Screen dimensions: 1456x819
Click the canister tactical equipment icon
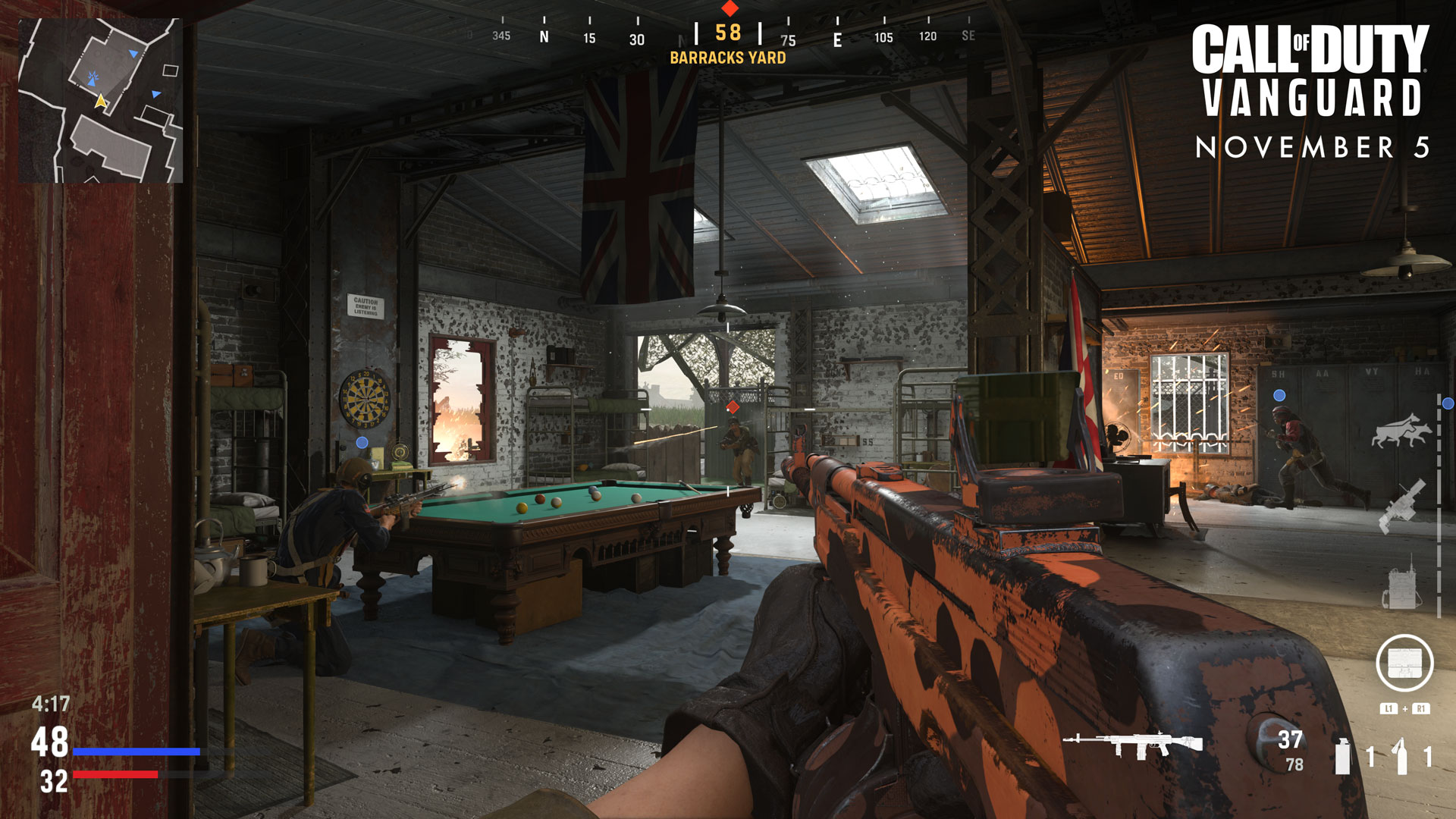pyautogui.click(x=1342, y=756)
